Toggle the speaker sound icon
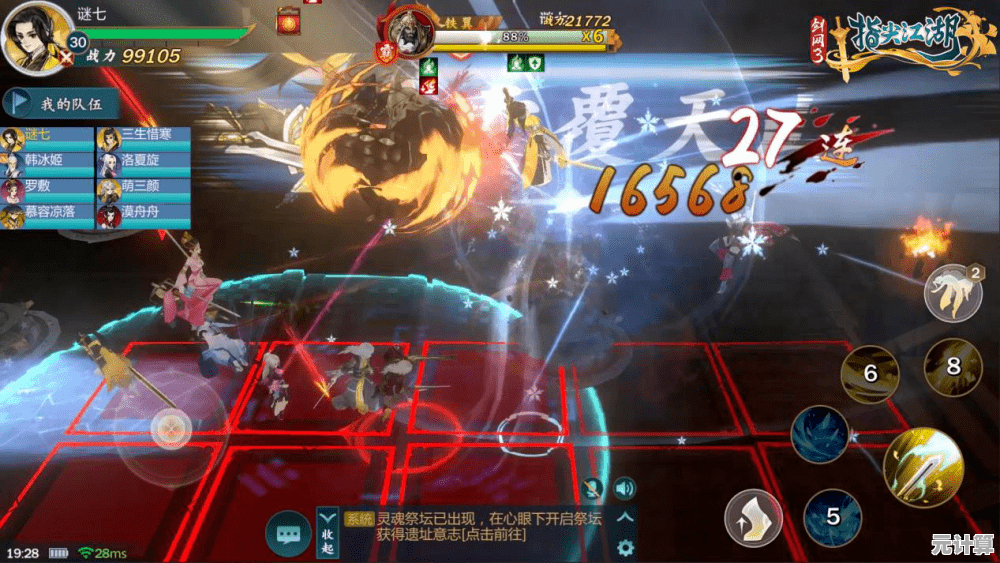This screenshot has height=563, width=1000. tap(625, 488)
